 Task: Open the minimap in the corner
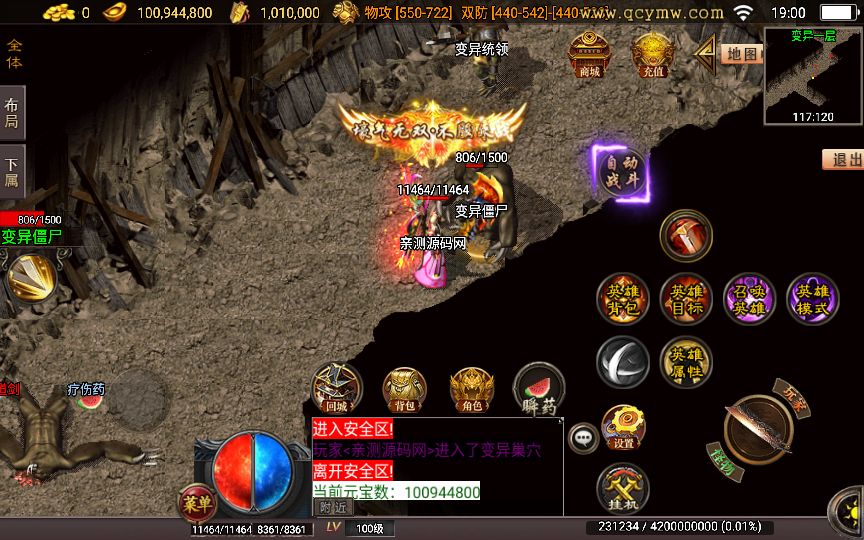813,75
